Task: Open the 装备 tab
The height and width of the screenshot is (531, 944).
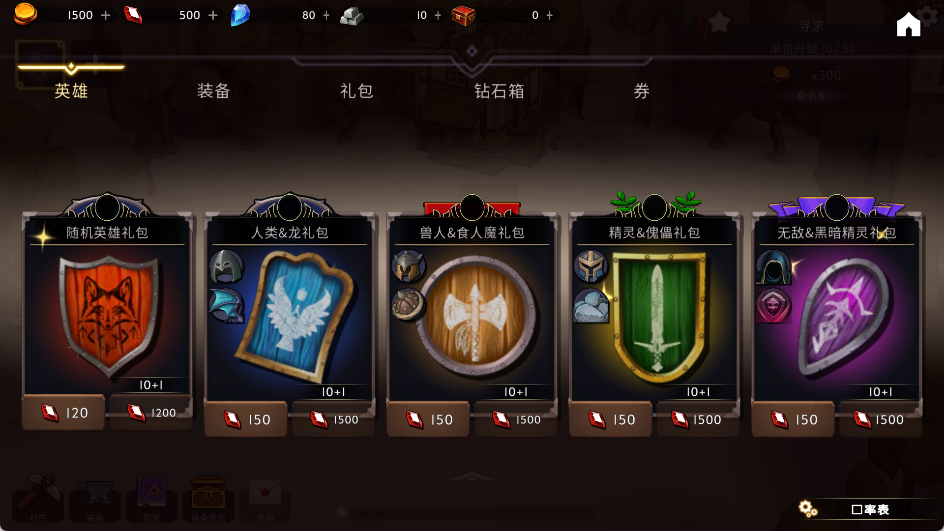Action: [x=213, y=91]
